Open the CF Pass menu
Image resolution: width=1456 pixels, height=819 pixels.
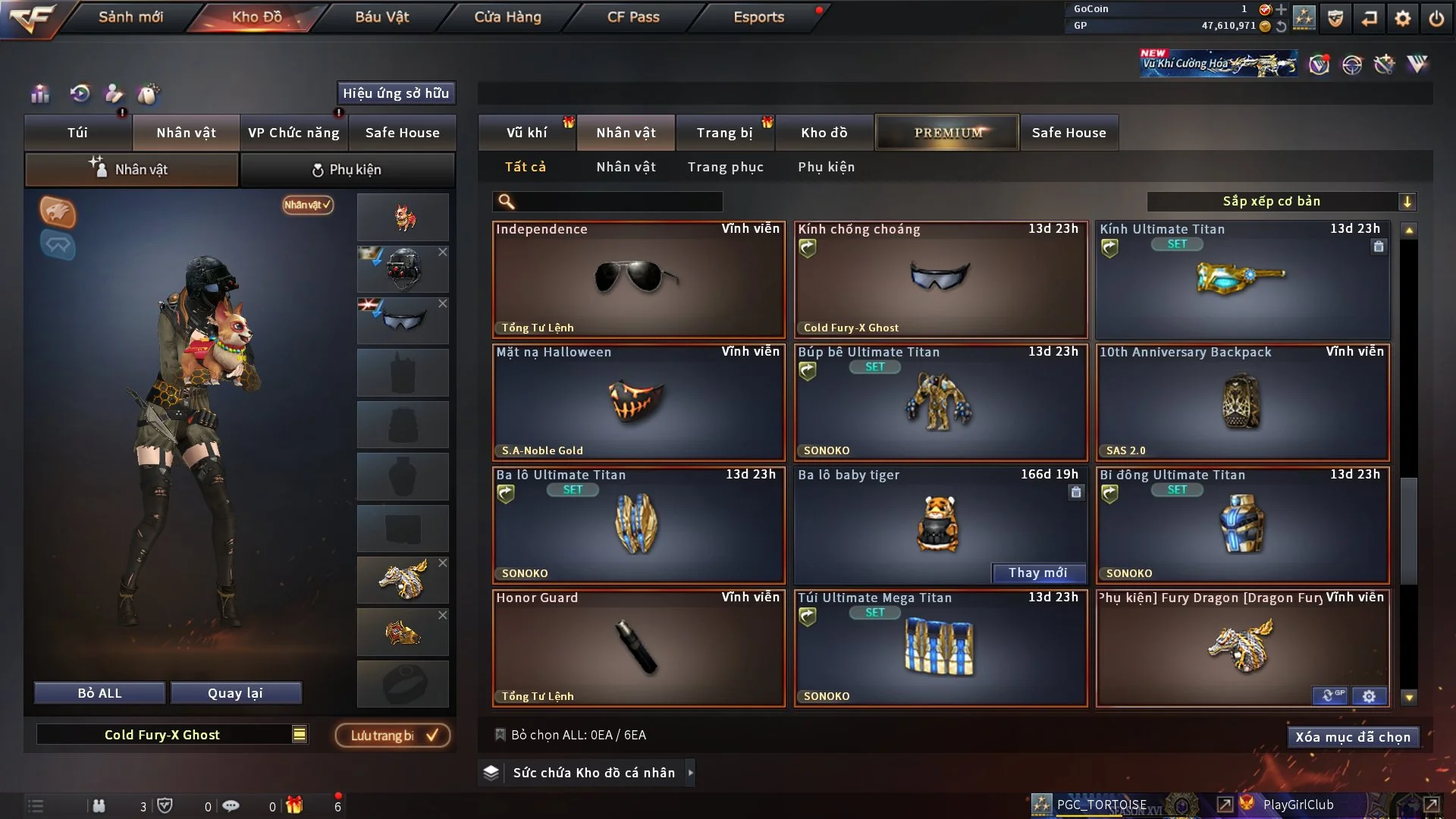pyautogui.click(x=633, y=17)
